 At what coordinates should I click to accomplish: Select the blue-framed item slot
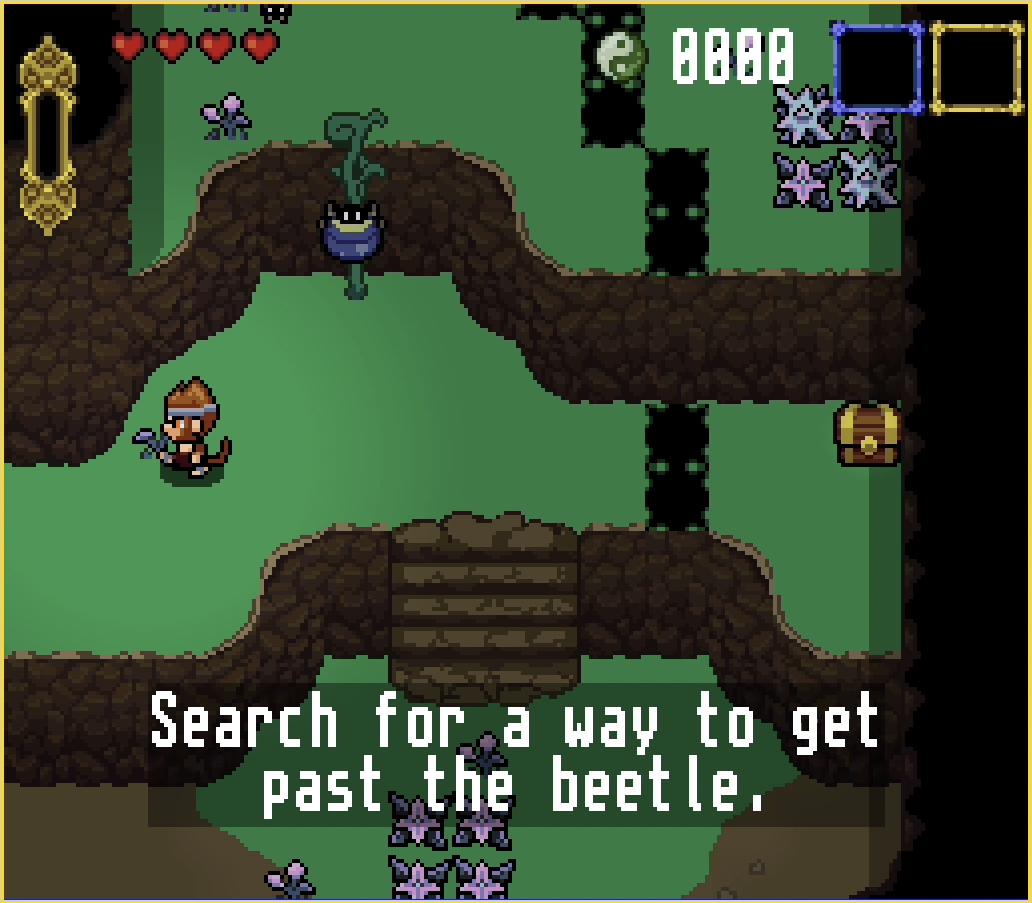click(x=877, y=67)
